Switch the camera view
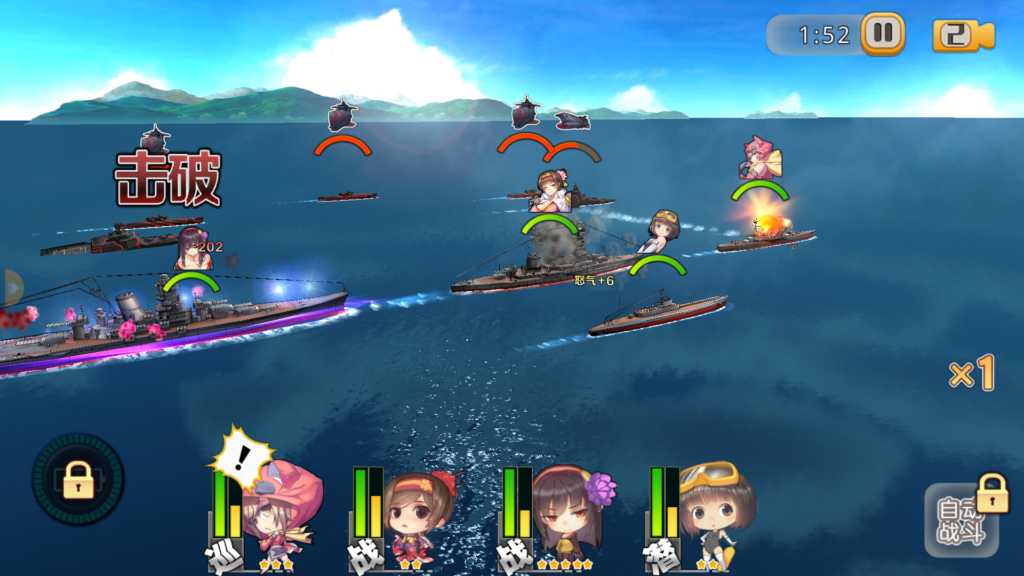This screenshot has height=576, width=1024. click(x=963, y=35)
